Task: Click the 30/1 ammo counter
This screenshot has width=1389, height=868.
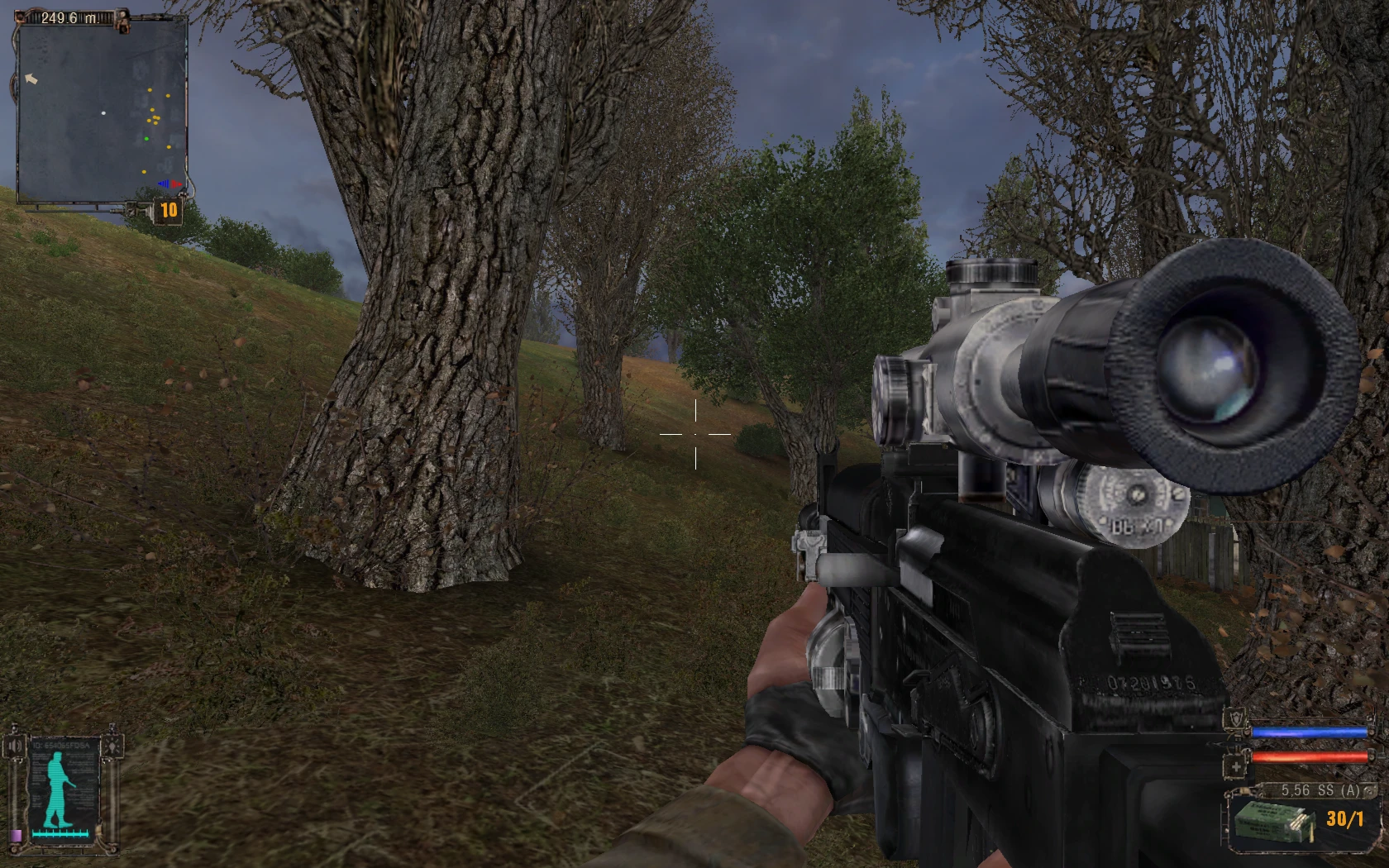Action: 1344,819
